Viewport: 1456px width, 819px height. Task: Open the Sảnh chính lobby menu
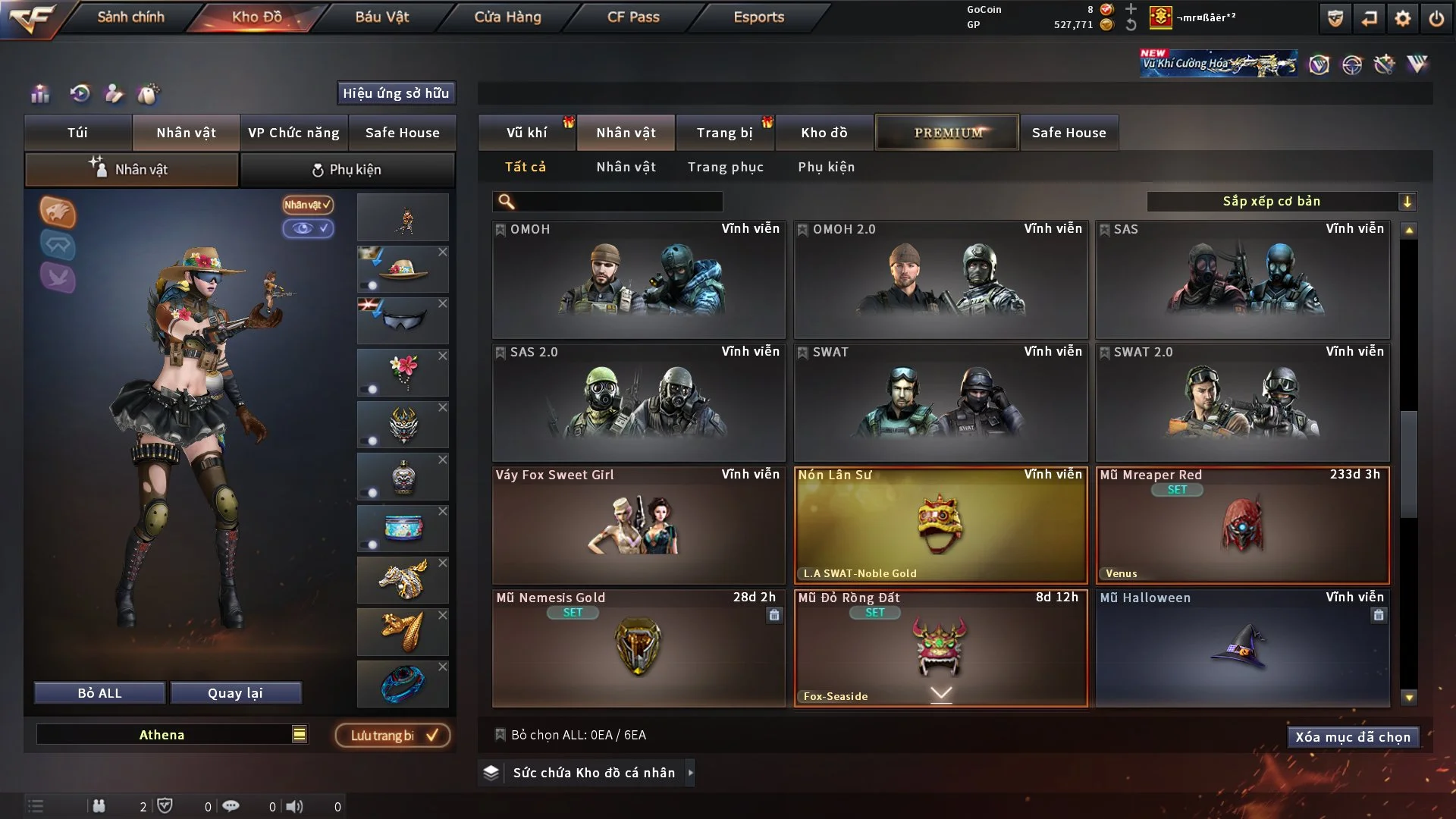(x=130, y=17)
